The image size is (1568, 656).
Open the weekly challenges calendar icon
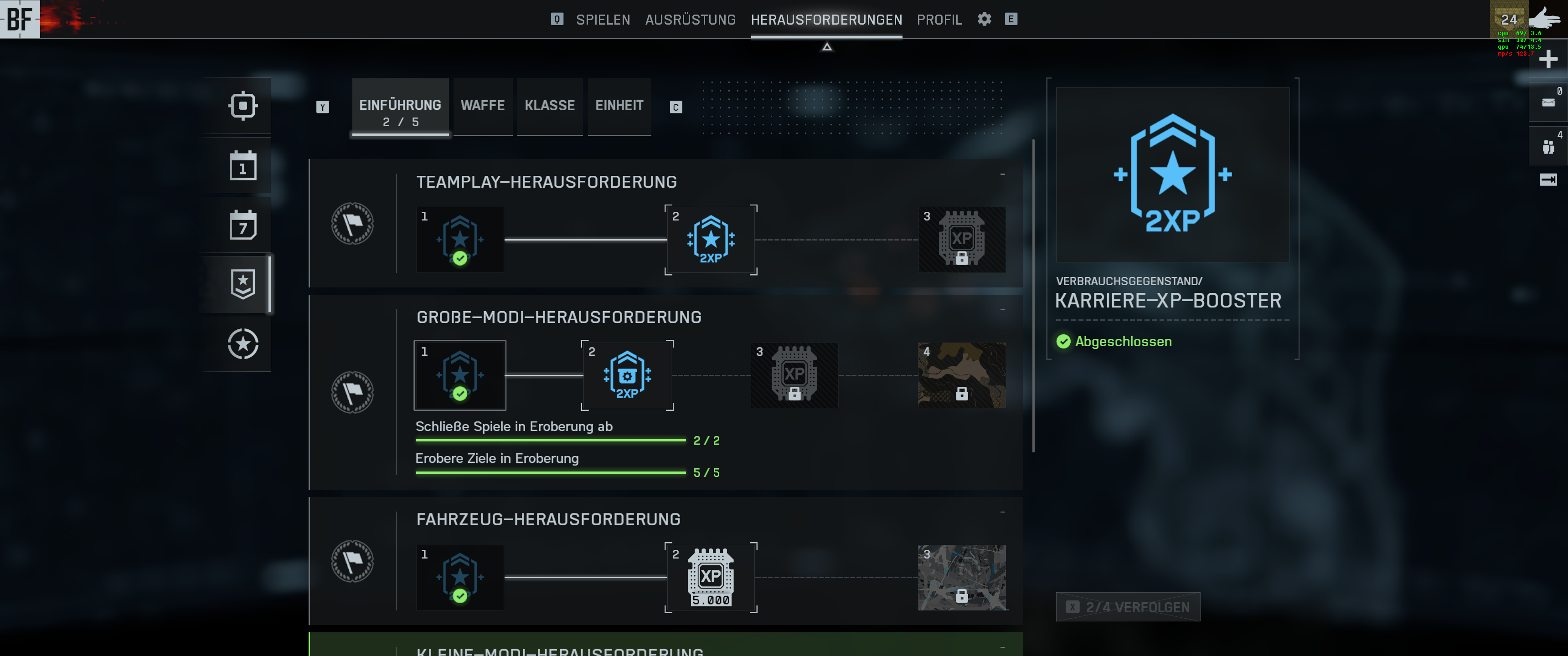(243, 225)
